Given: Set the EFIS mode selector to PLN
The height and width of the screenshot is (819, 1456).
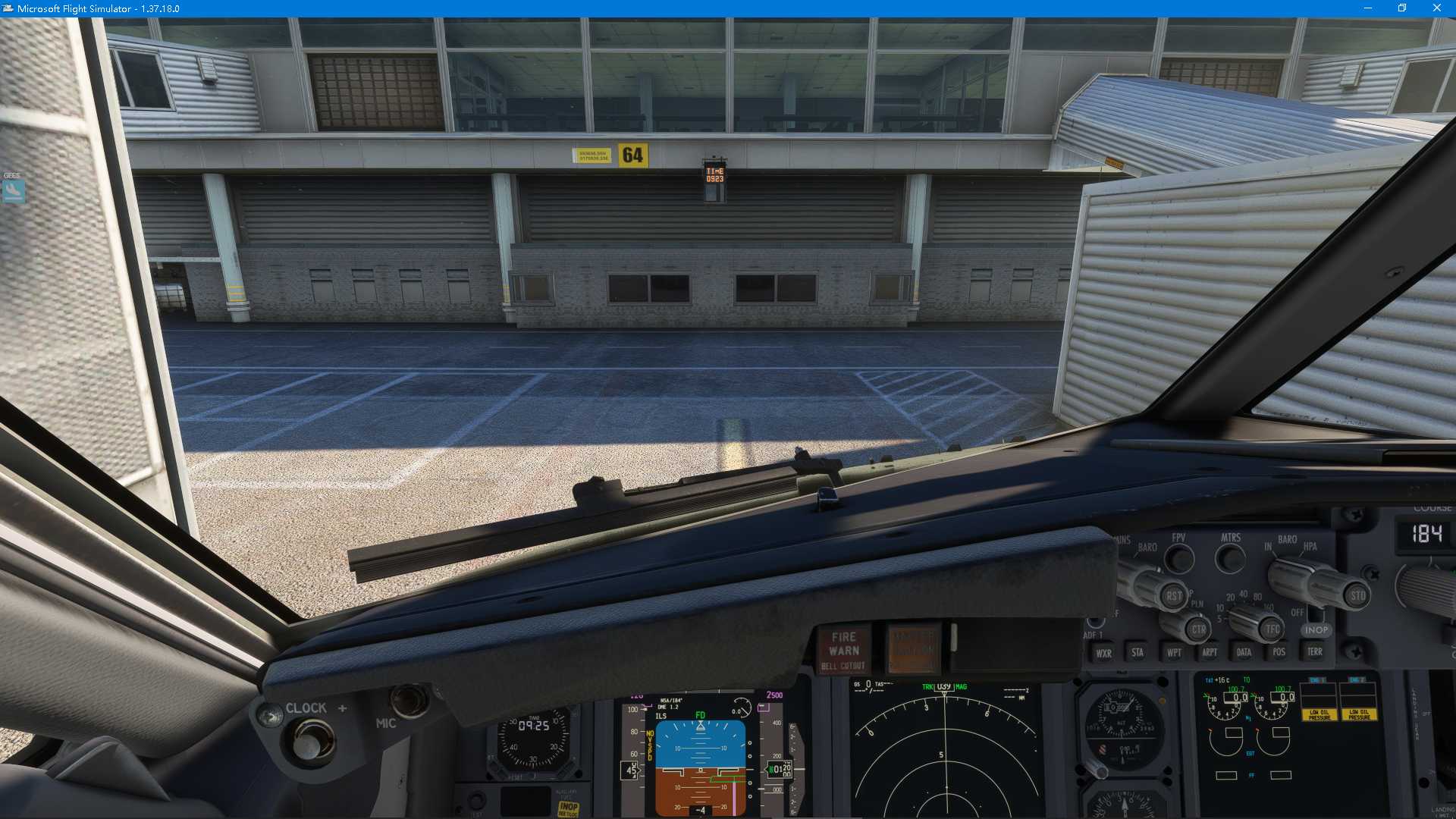Looking at the screenshot, I should [x=1197, y=604].
